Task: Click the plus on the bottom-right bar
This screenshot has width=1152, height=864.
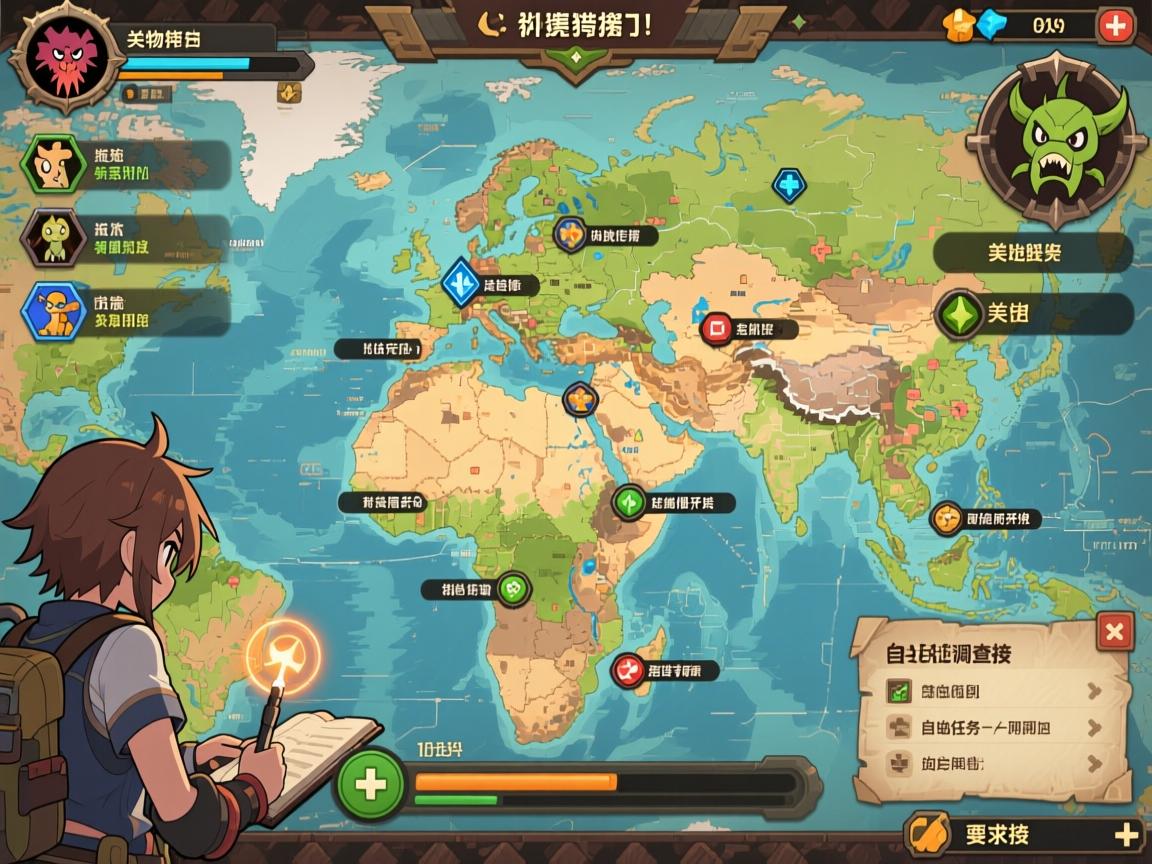Action: pyautogui.click(x=1126, y=835)
